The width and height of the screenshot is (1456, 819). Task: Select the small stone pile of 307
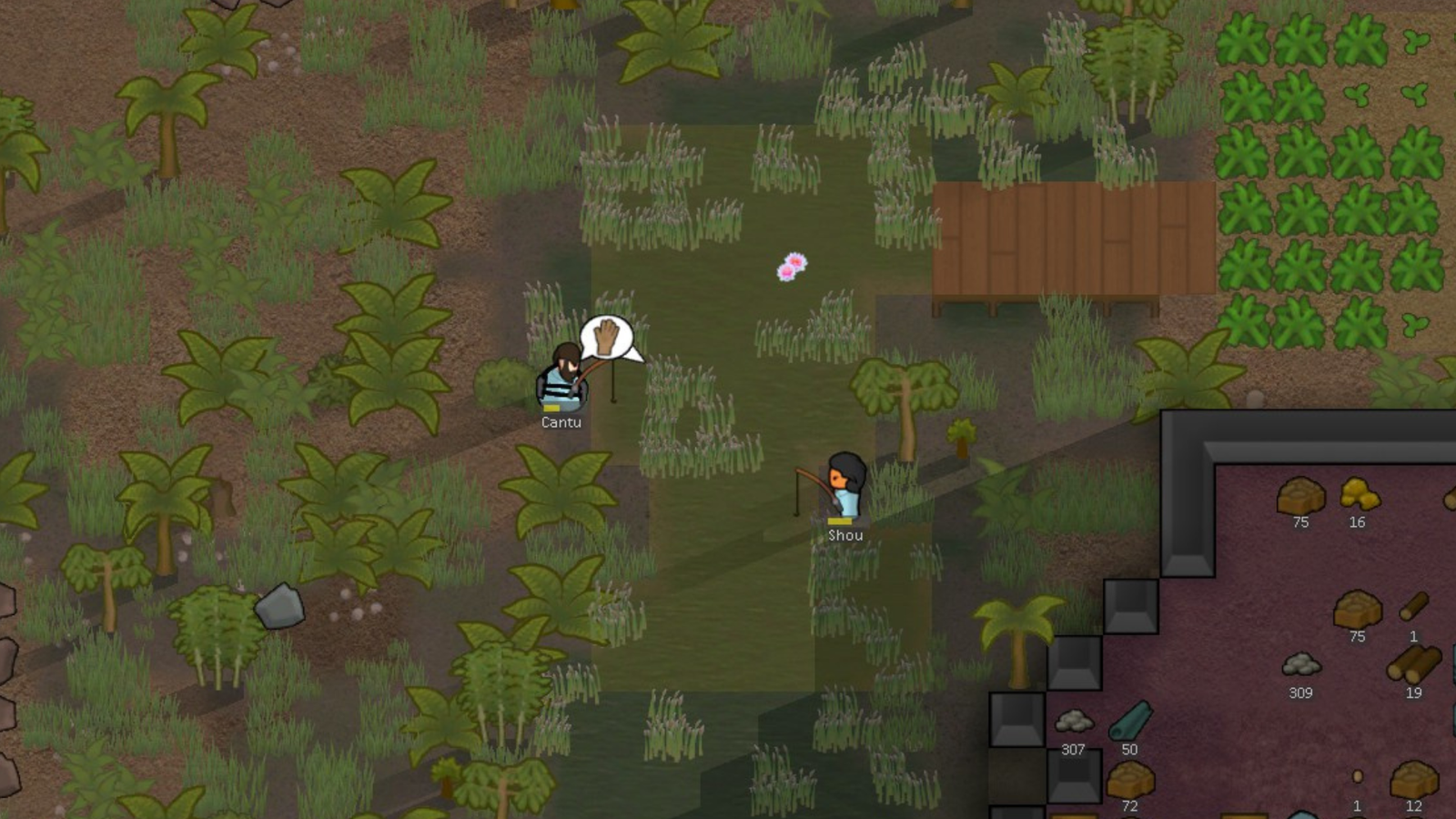1074,719
